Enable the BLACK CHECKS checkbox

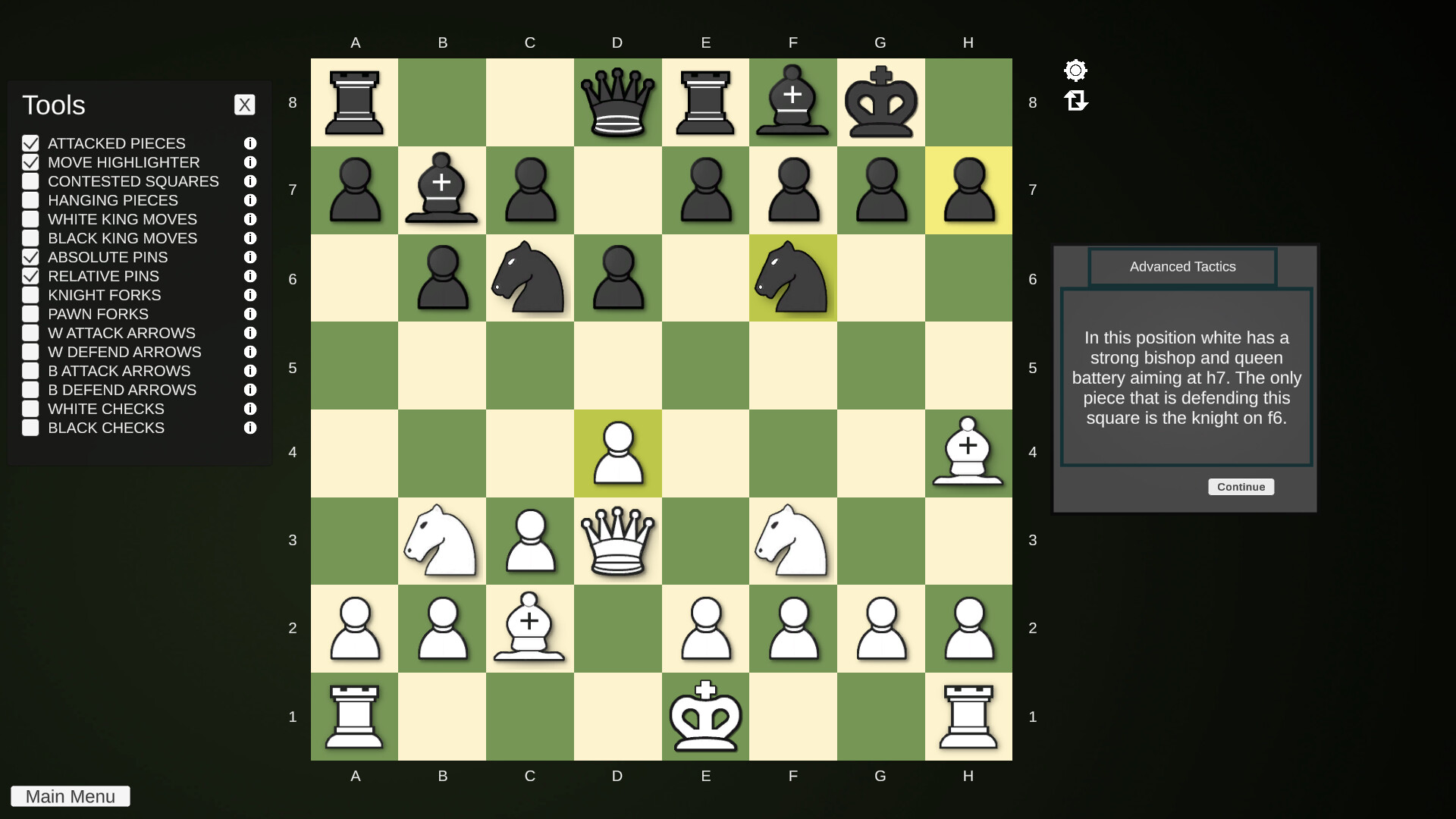[x=30, y=428]
